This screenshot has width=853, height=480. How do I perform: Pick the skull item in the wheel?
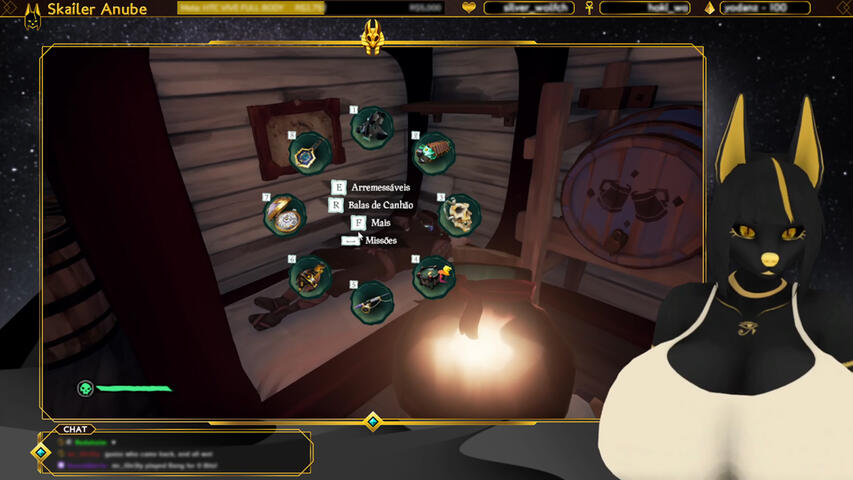[x=460, y=214]
